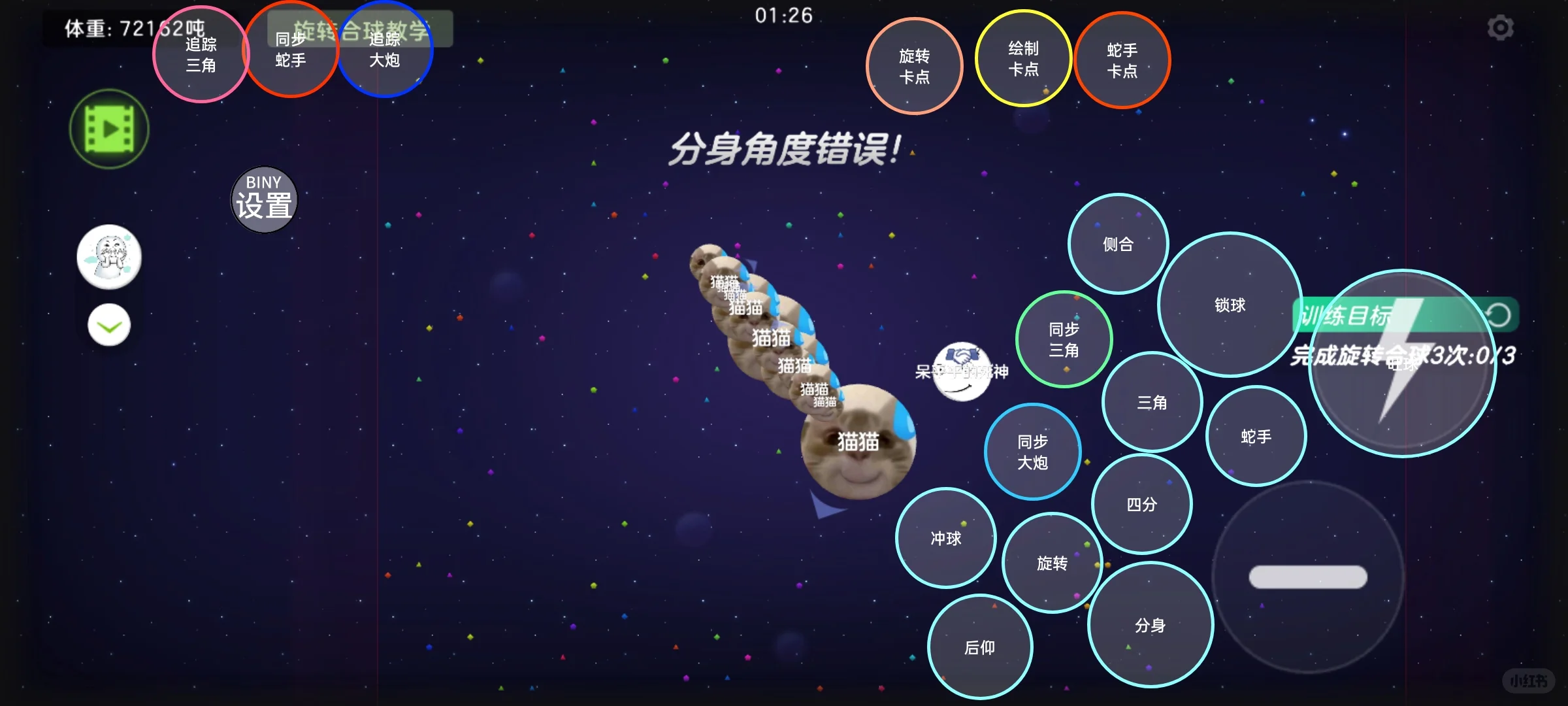Tap the 冲球 skill icon

pyautogui.click(x=945, y=539)
